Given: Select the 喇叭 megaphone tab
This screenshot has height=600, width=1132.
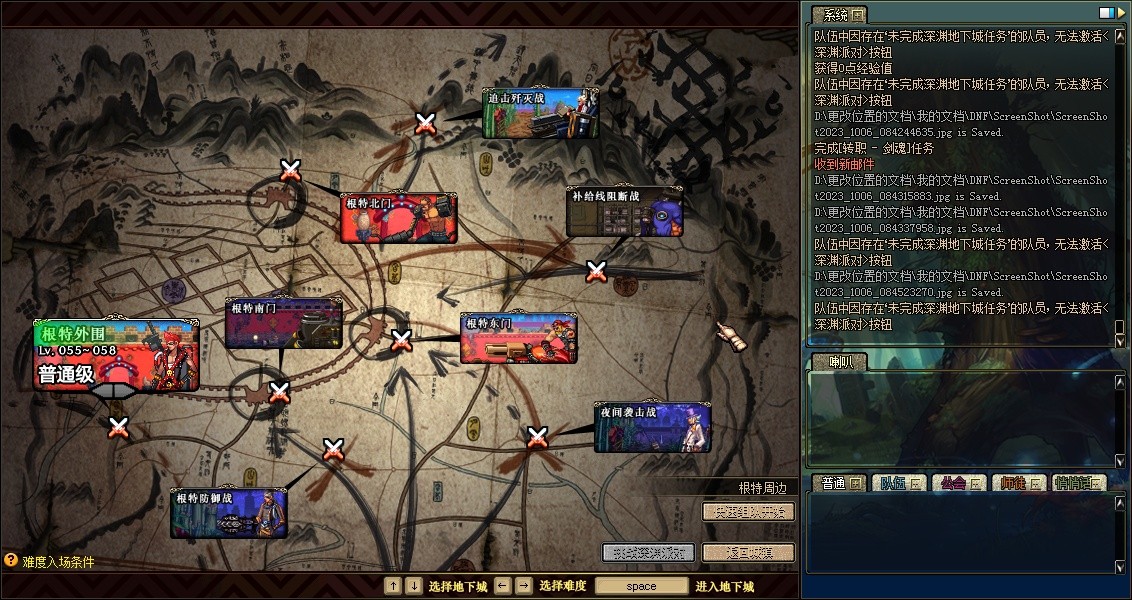Looking at the screenshot, I should (836, 362).
